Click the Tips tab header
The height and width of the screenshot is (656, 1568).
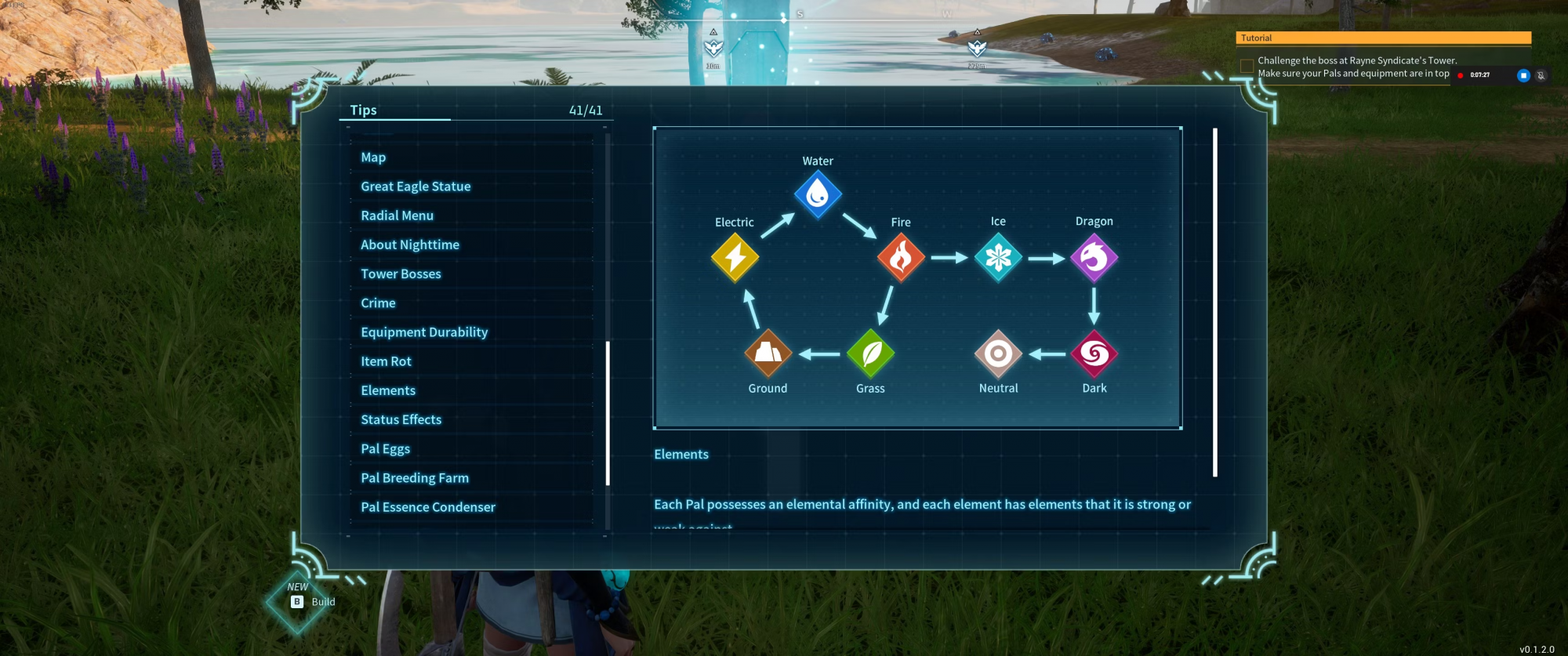pyautogui.click(x=364, y=111)
